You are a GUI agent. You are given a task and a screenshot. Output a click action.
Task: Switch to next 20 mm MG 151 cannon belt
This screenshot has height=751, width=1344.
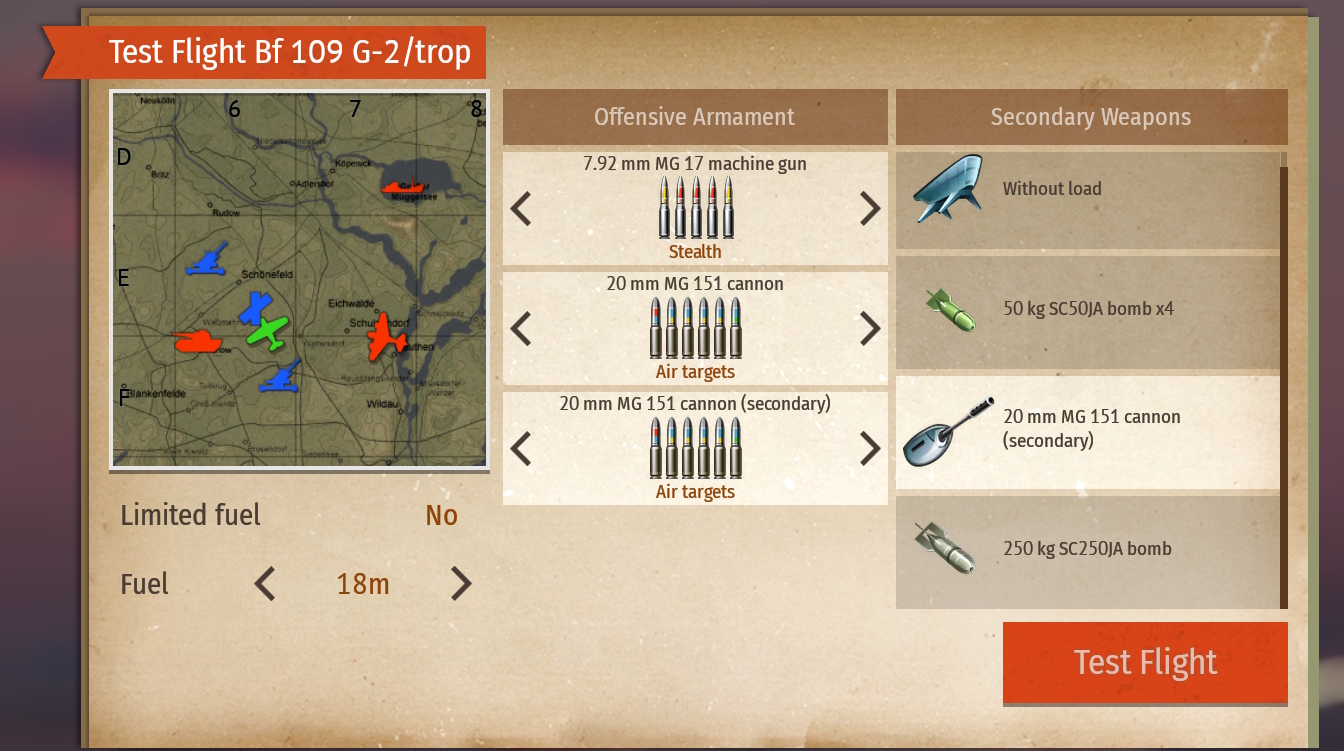(870, 328)
